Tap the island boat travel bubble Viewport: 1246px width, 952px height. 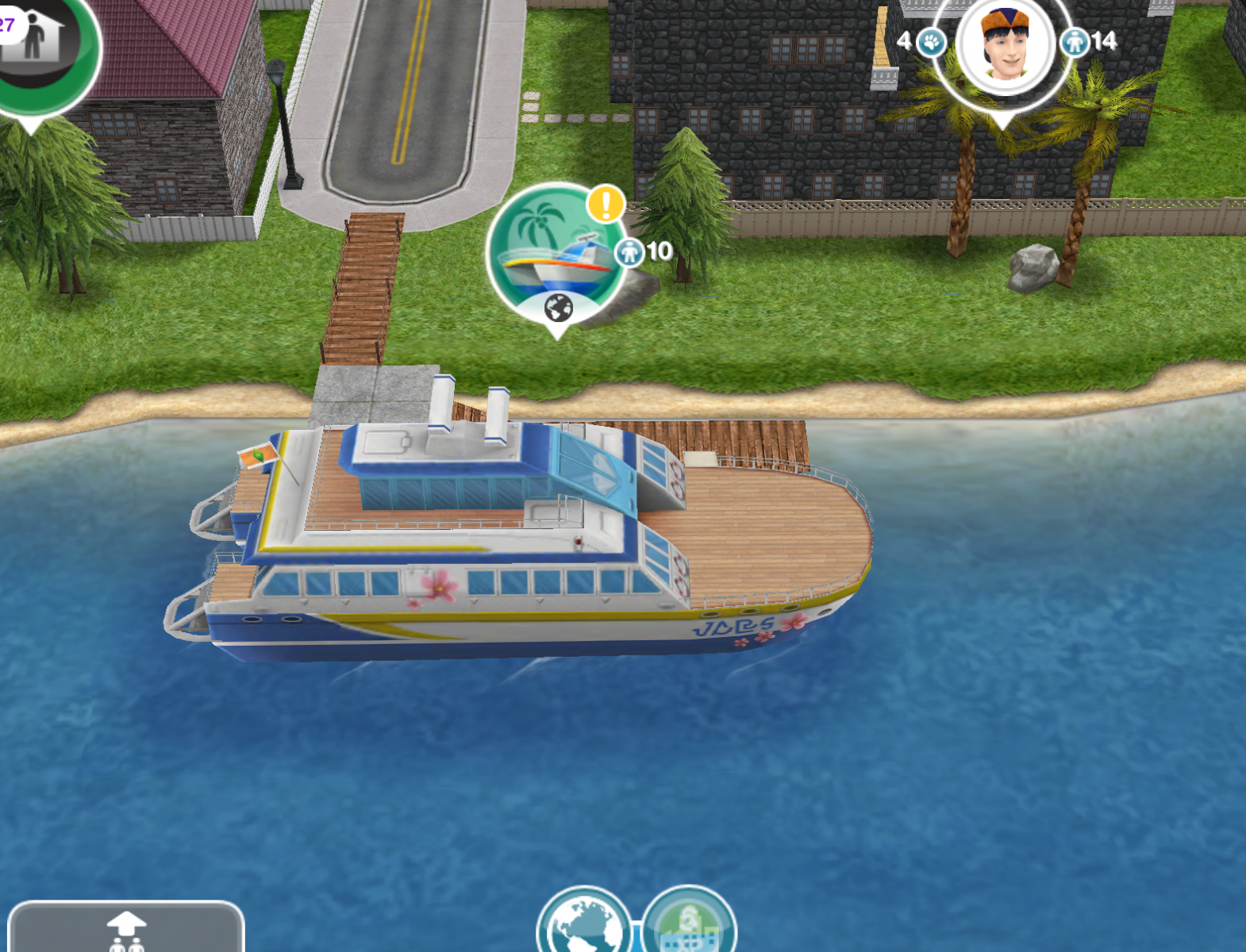click(x=554, y=252)
